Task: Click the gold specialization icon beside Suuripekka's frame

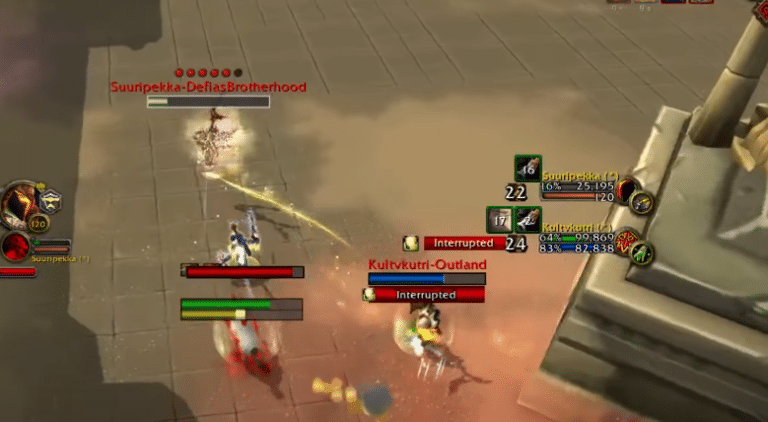Action: pos(643,202)
